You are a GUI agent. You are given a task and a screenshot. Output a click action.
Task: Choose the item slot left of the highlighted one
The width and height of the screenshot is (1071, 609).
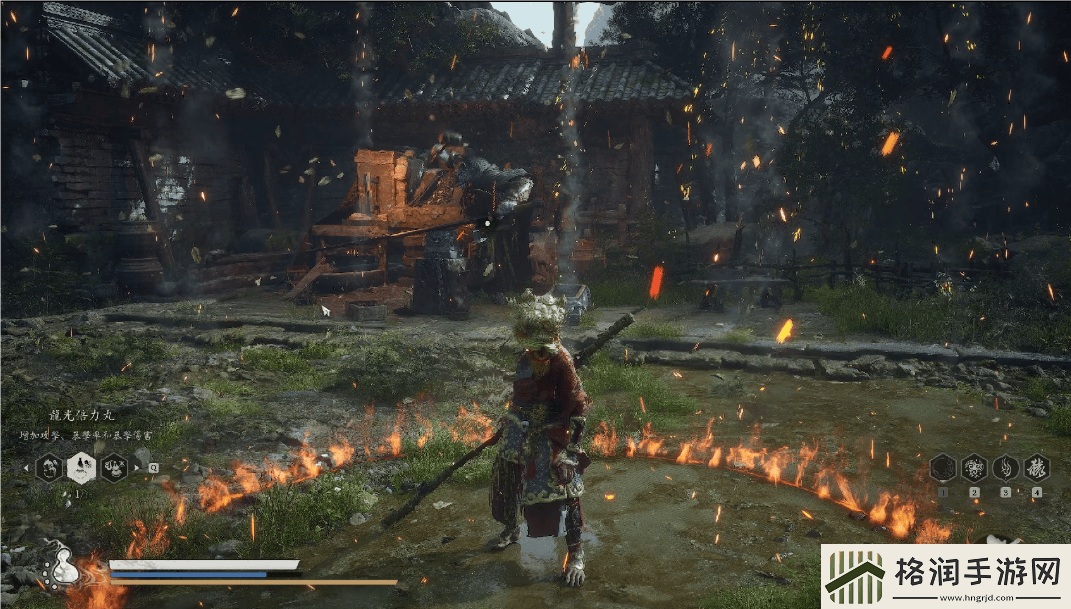tap(48, 467)
